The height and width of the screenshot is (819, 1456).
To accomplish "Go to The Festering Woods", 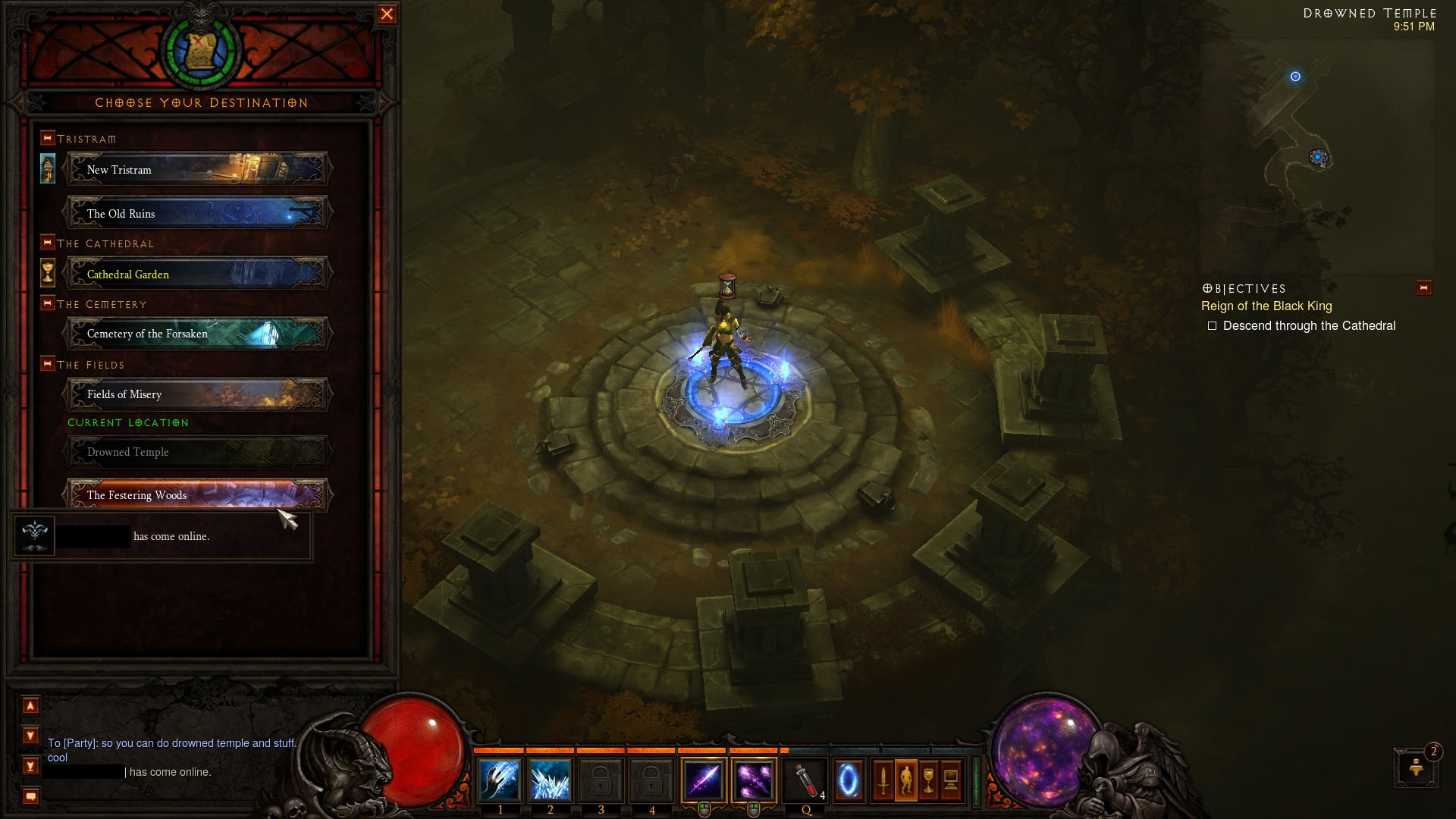I will pos(197,494).
